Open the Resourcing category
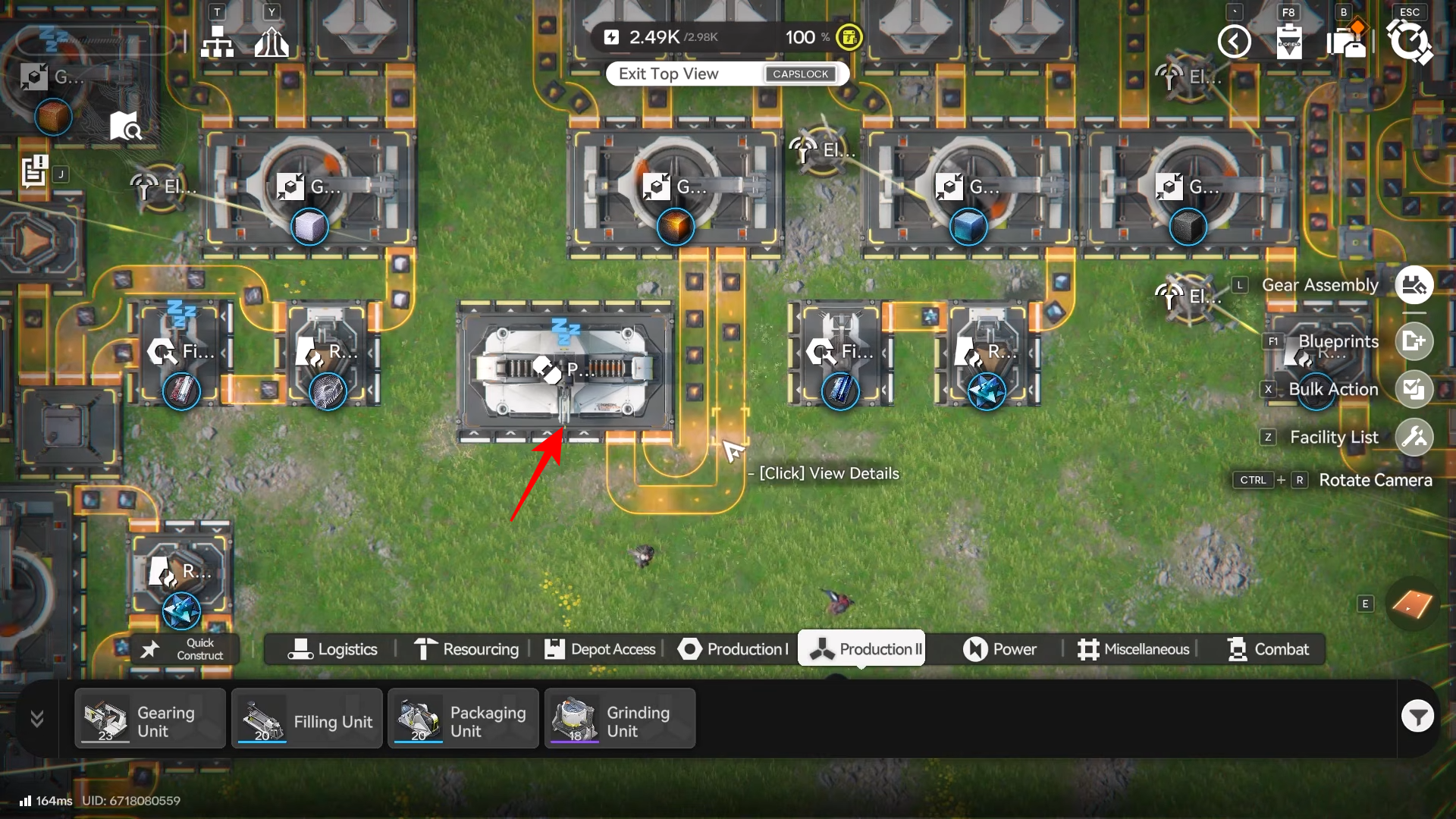 [466, 649]
